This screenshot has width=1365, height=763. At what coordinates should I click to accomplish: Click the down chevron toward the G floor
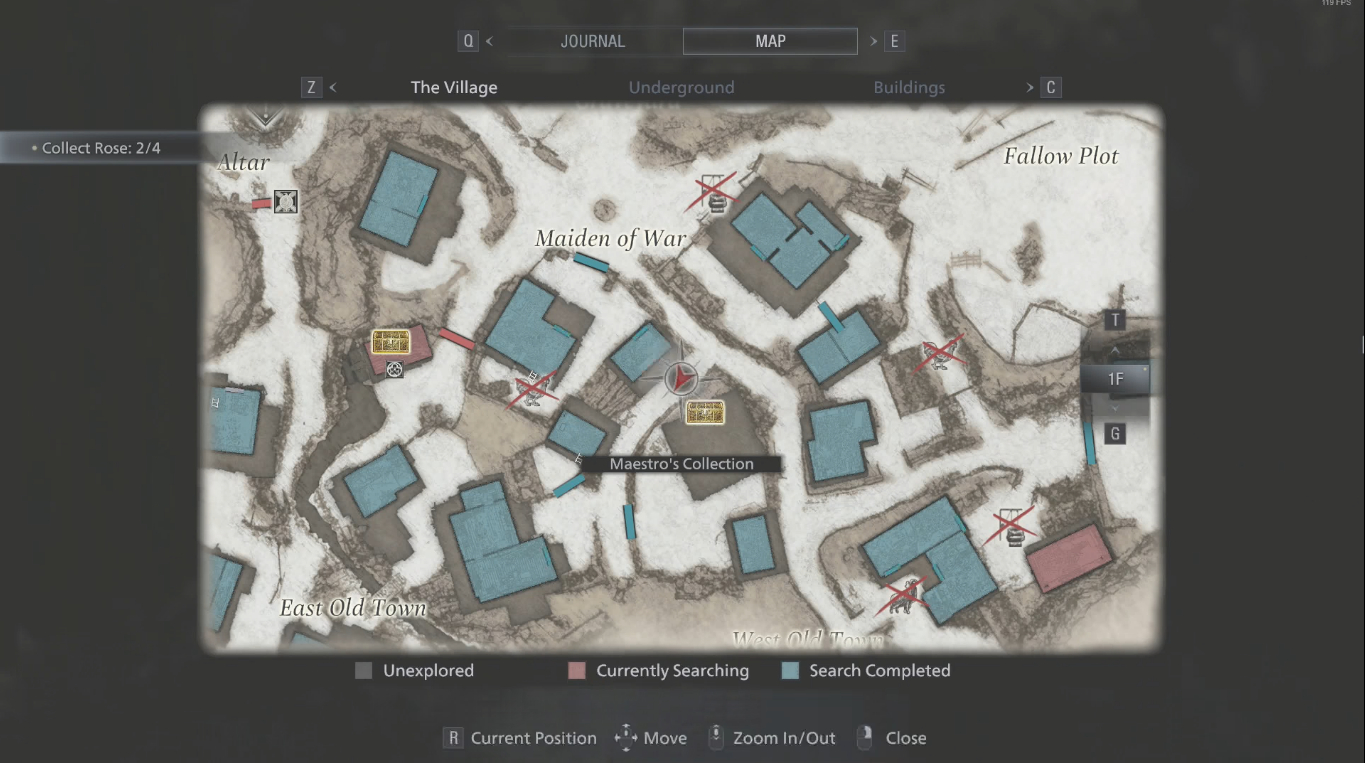tap(1114, 407)
